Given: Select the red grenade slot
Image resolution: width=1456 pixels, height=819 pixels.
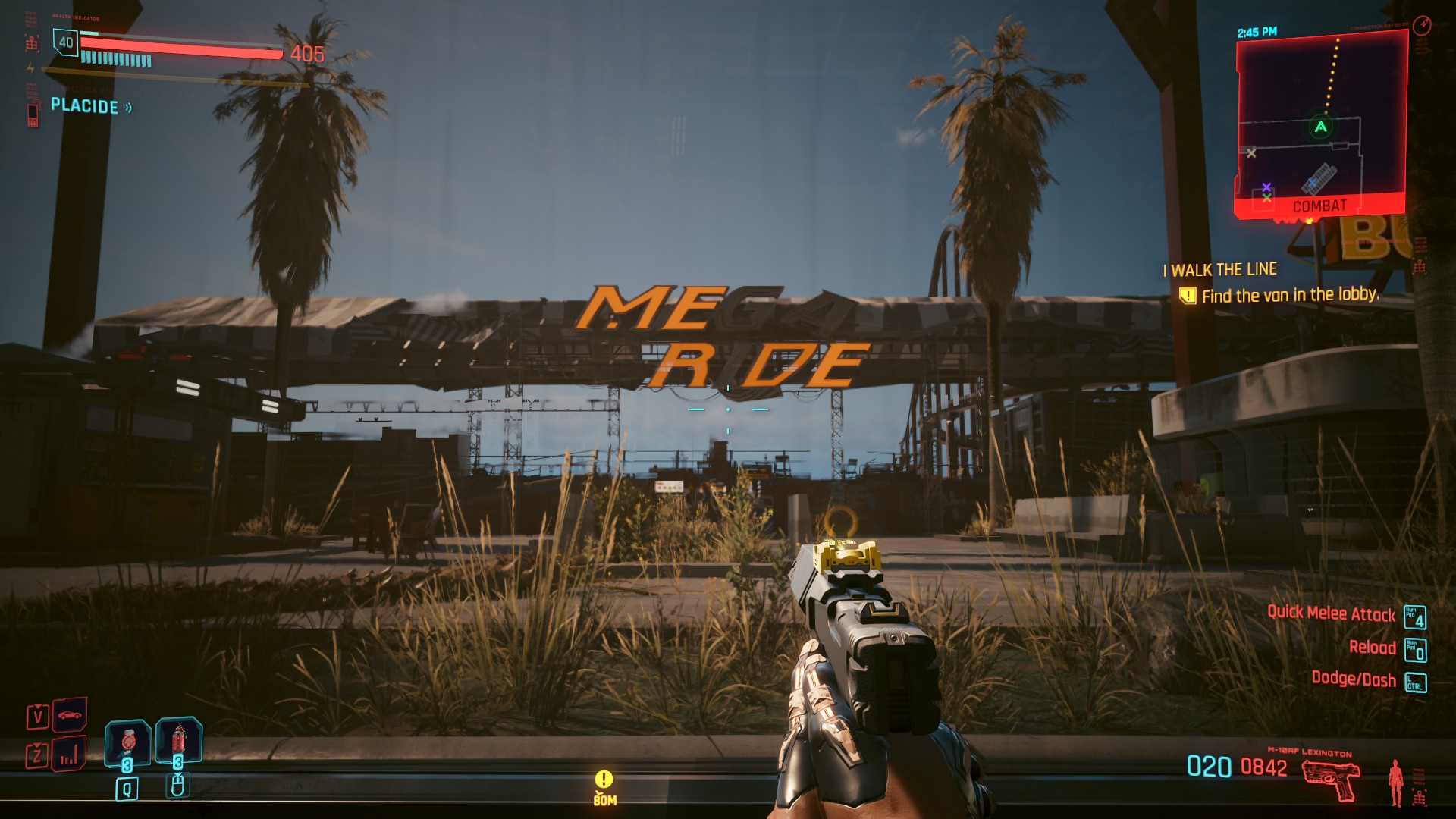Looking at the screenshot, I should click(x=178, y=740).
